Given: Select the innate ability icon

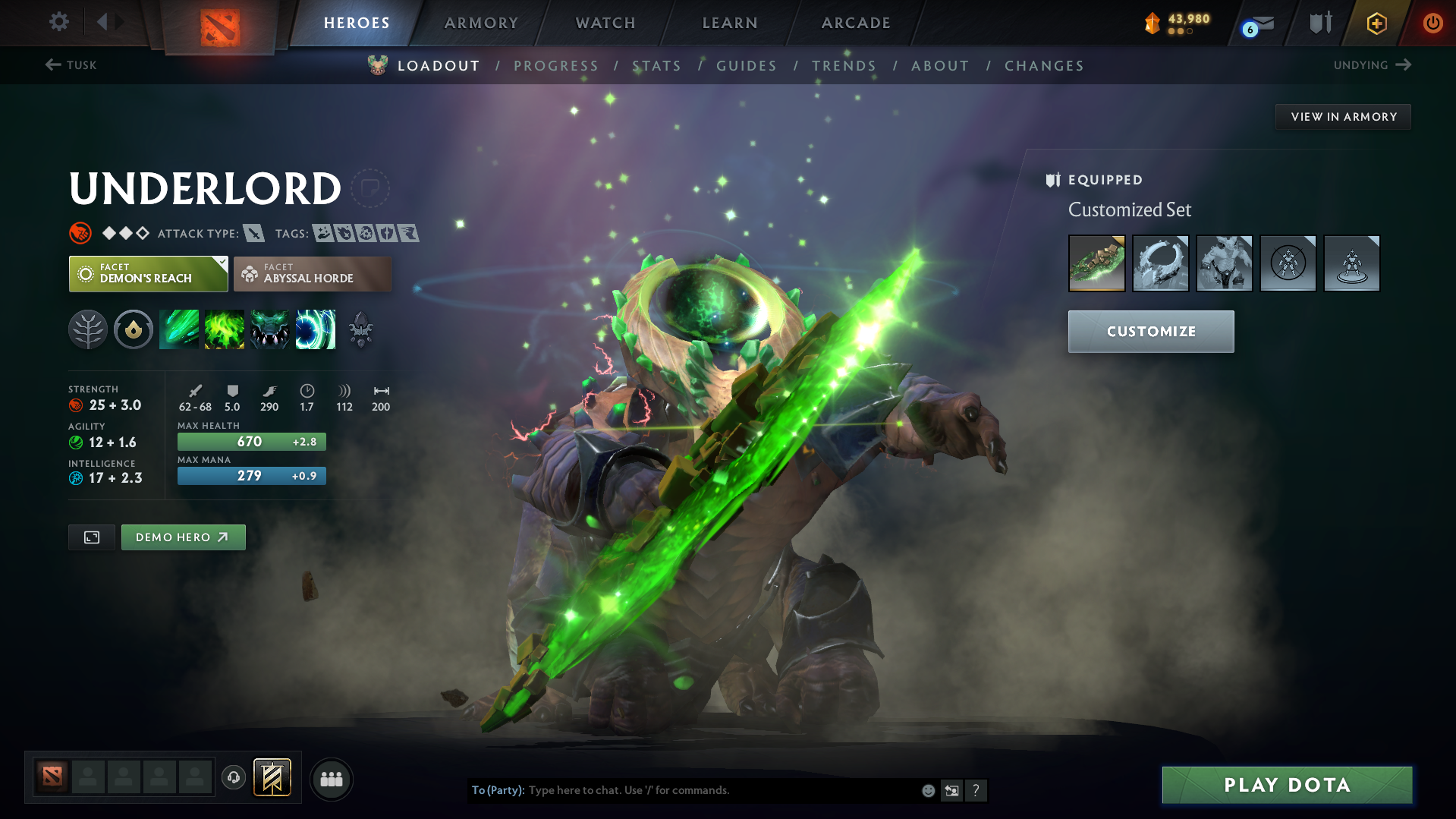Looking at the screenshot, I should 134,329.
